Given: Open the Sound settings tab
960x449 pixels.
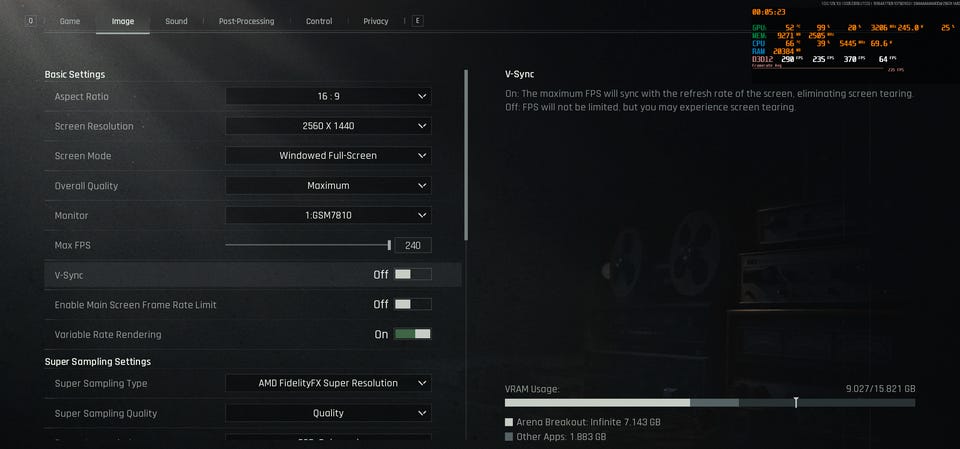Looking at the screenshot, I should click(176, 21).
